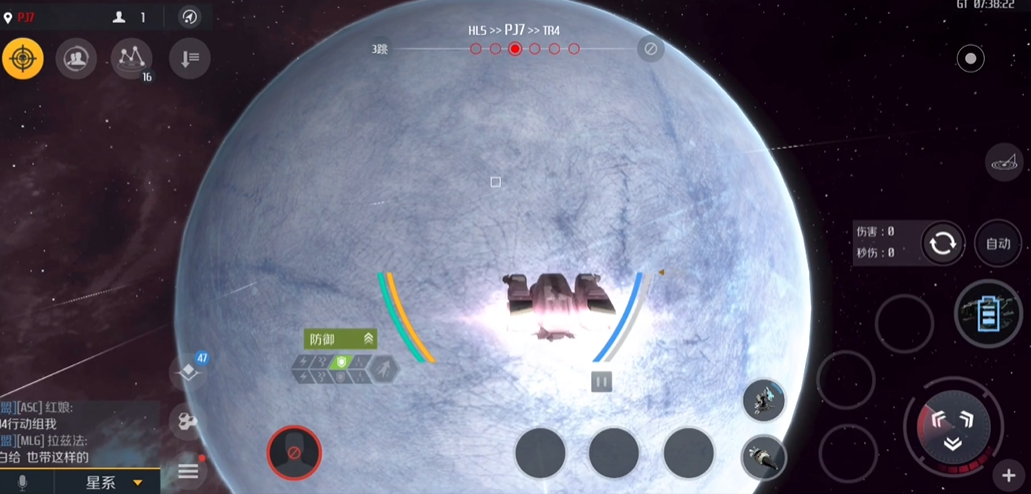1031x494 pixels.
Task: Open the ship icon on right edge
Action: click(1003, 160)
